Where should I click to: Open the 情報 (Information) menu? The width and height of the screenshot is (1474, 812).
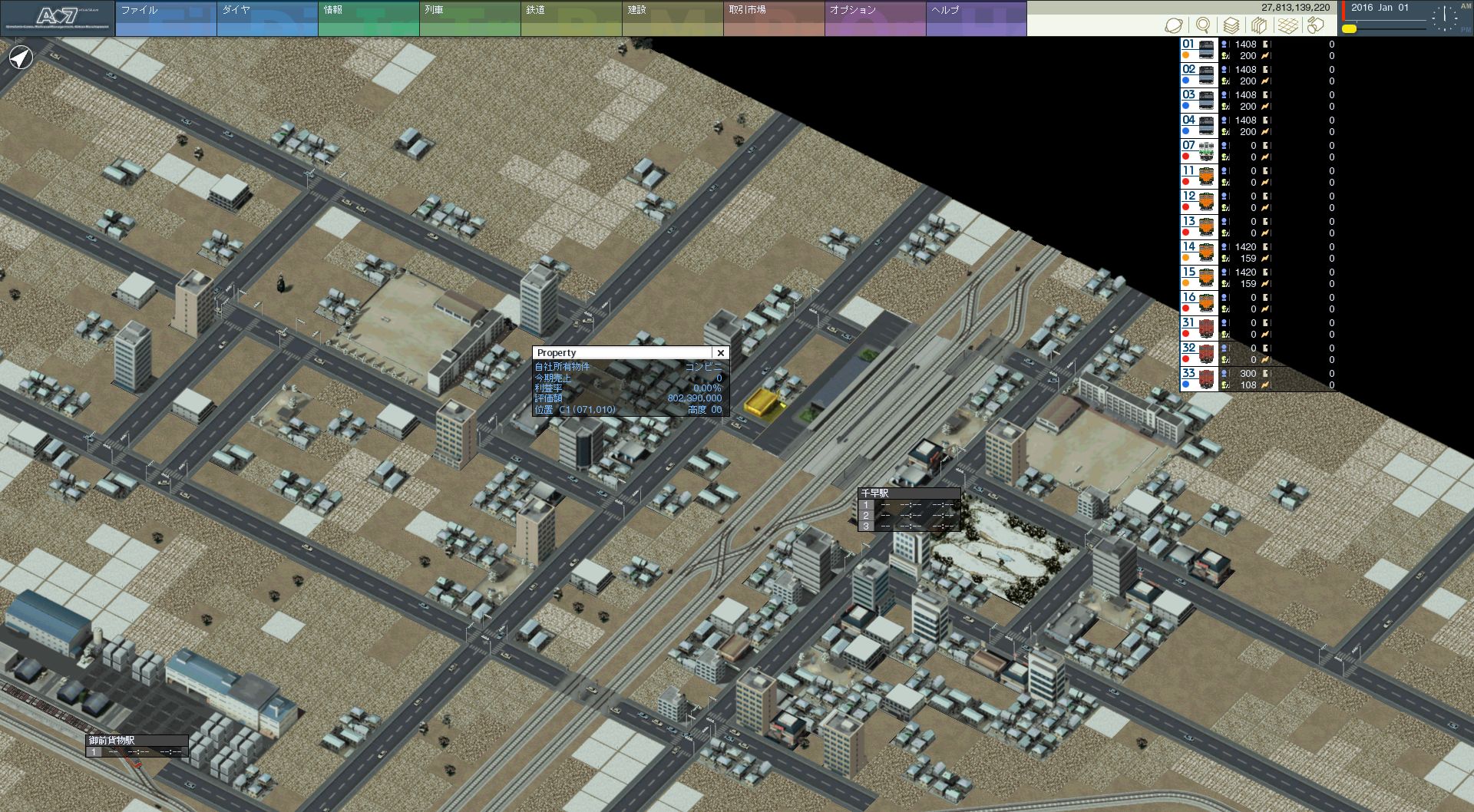pyautogui.click(x=368, y=18)
